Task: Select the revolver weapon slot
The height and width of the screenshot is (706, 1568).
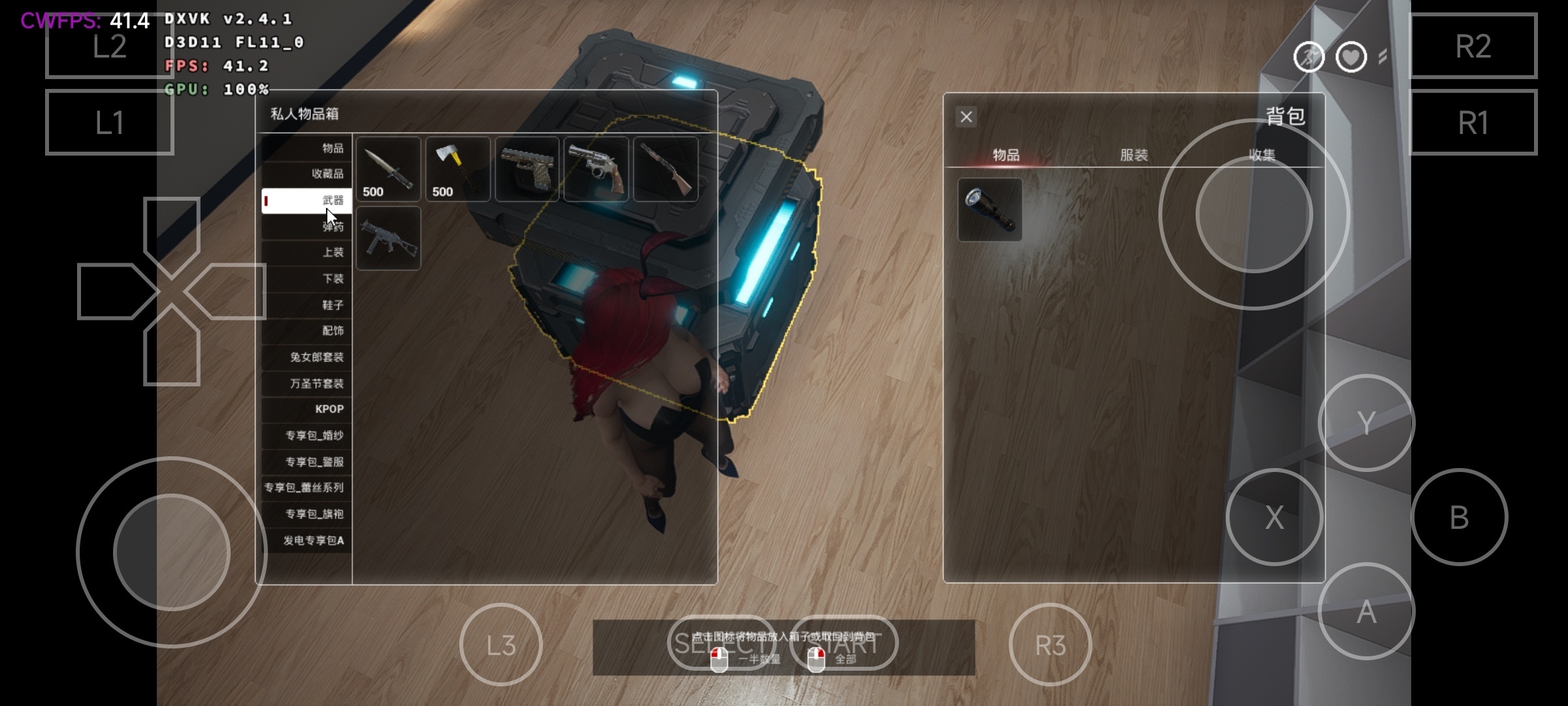Action: click(596, 169)
